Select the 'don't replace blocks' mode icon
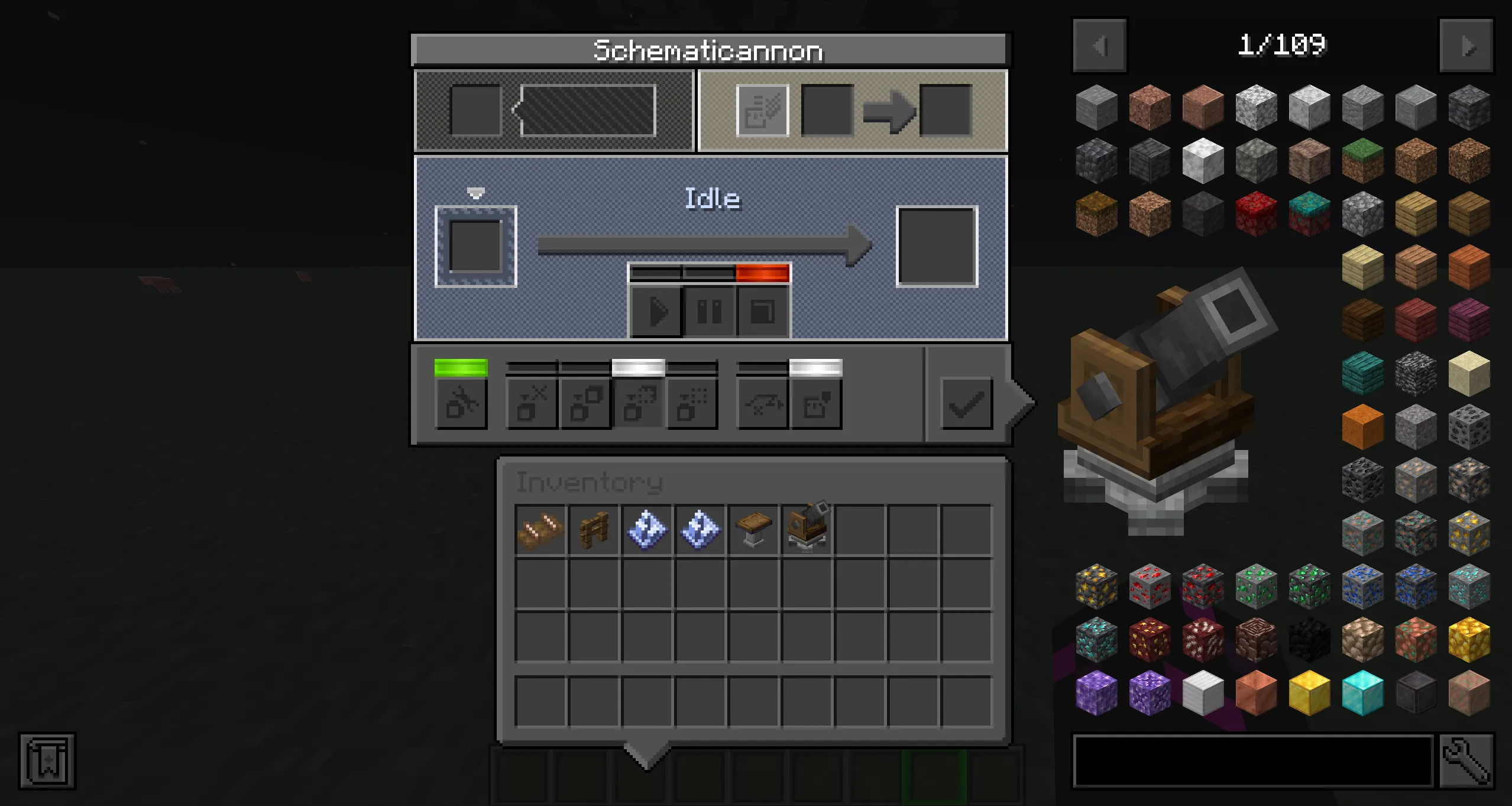Image resolution: width=1512 pixels, height=806 pixels. [531, 403]
